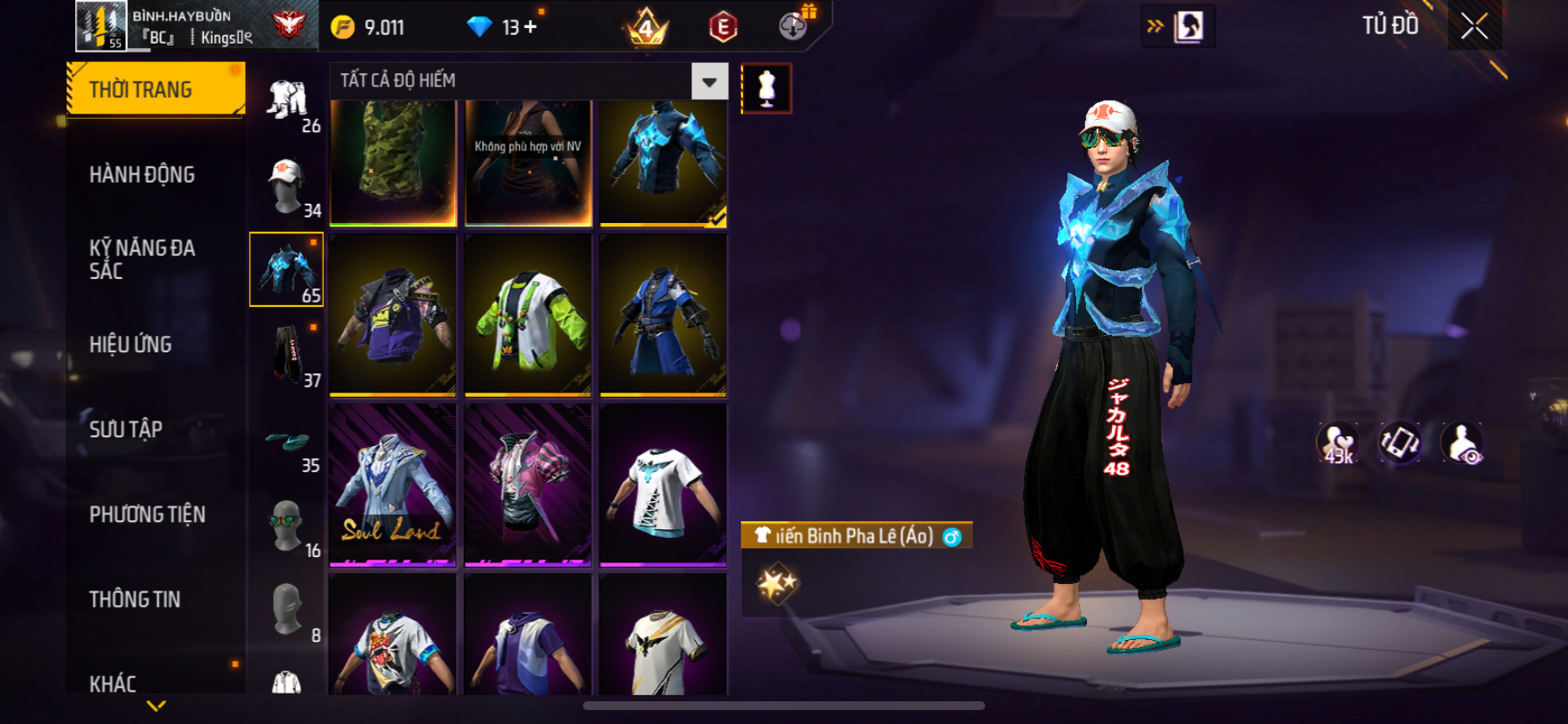Screen dimensions: 1568x724
Task: Select the pink and black striped jacket
Action: coord(528,485)
